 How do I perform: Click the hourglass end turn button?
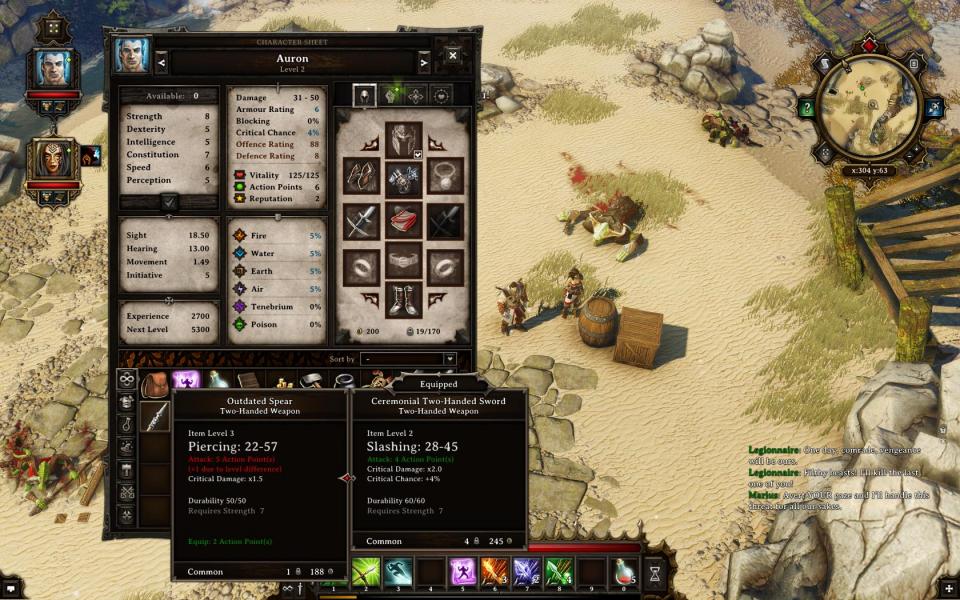pos(655,574)
